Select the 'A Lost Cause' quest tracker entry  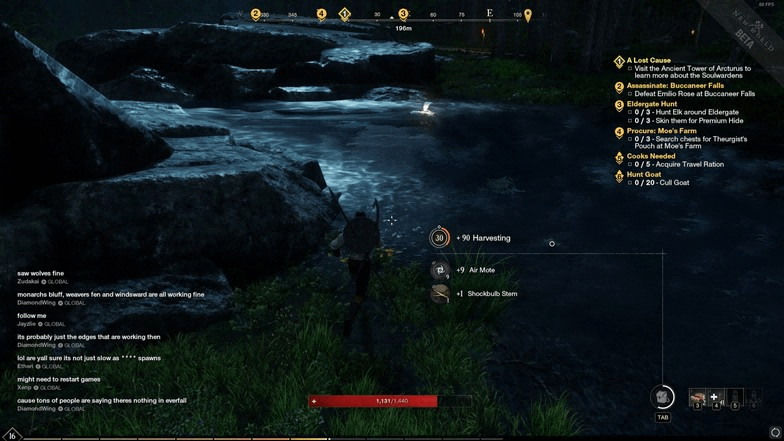tap(648, 61)
